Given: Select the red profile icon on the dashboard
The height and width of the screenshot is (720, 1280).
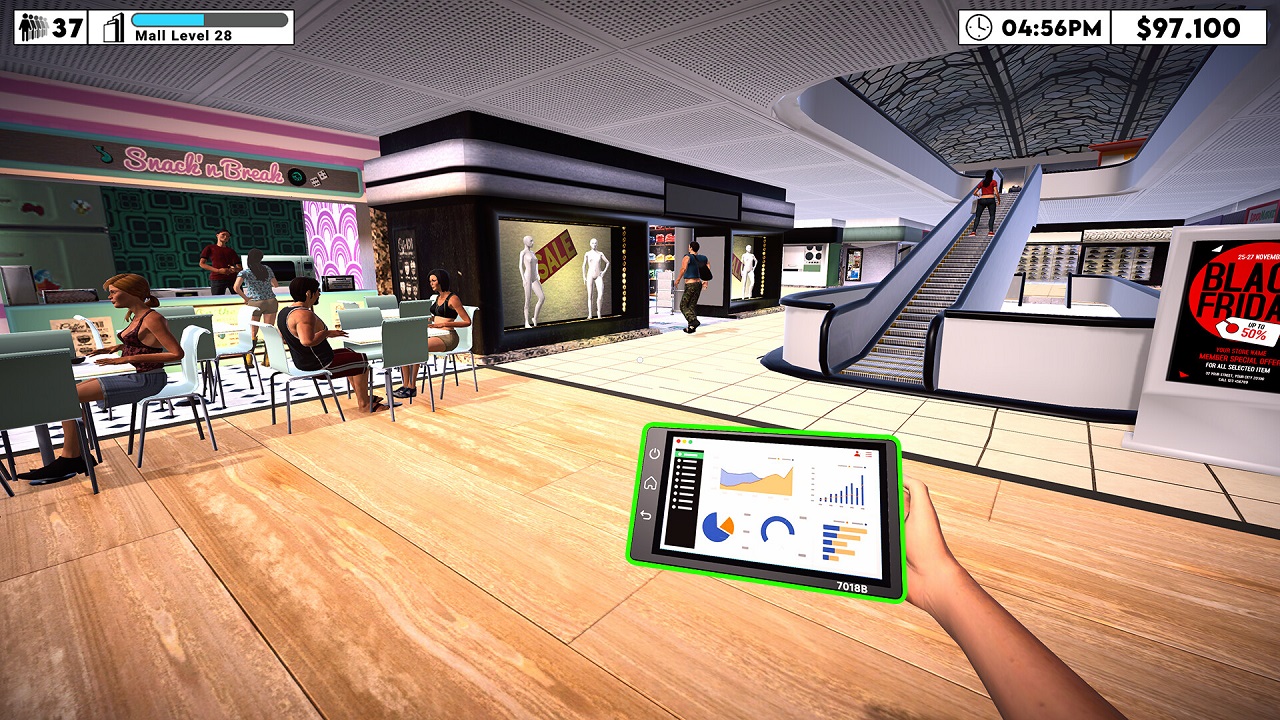Looking at the screenshot, I should [857, 453].
